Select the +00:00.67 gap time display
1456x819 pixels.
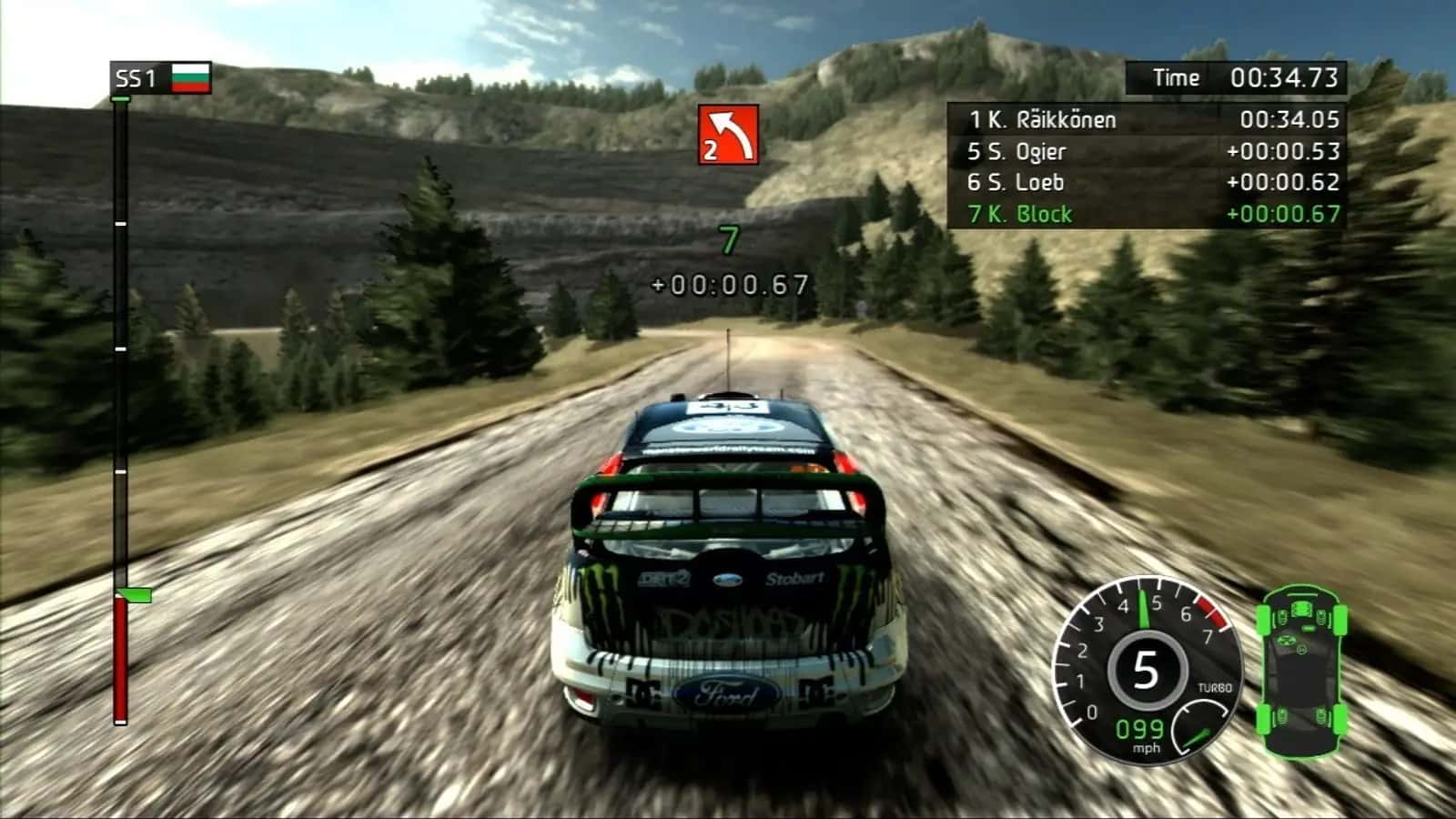coord(726,283)
